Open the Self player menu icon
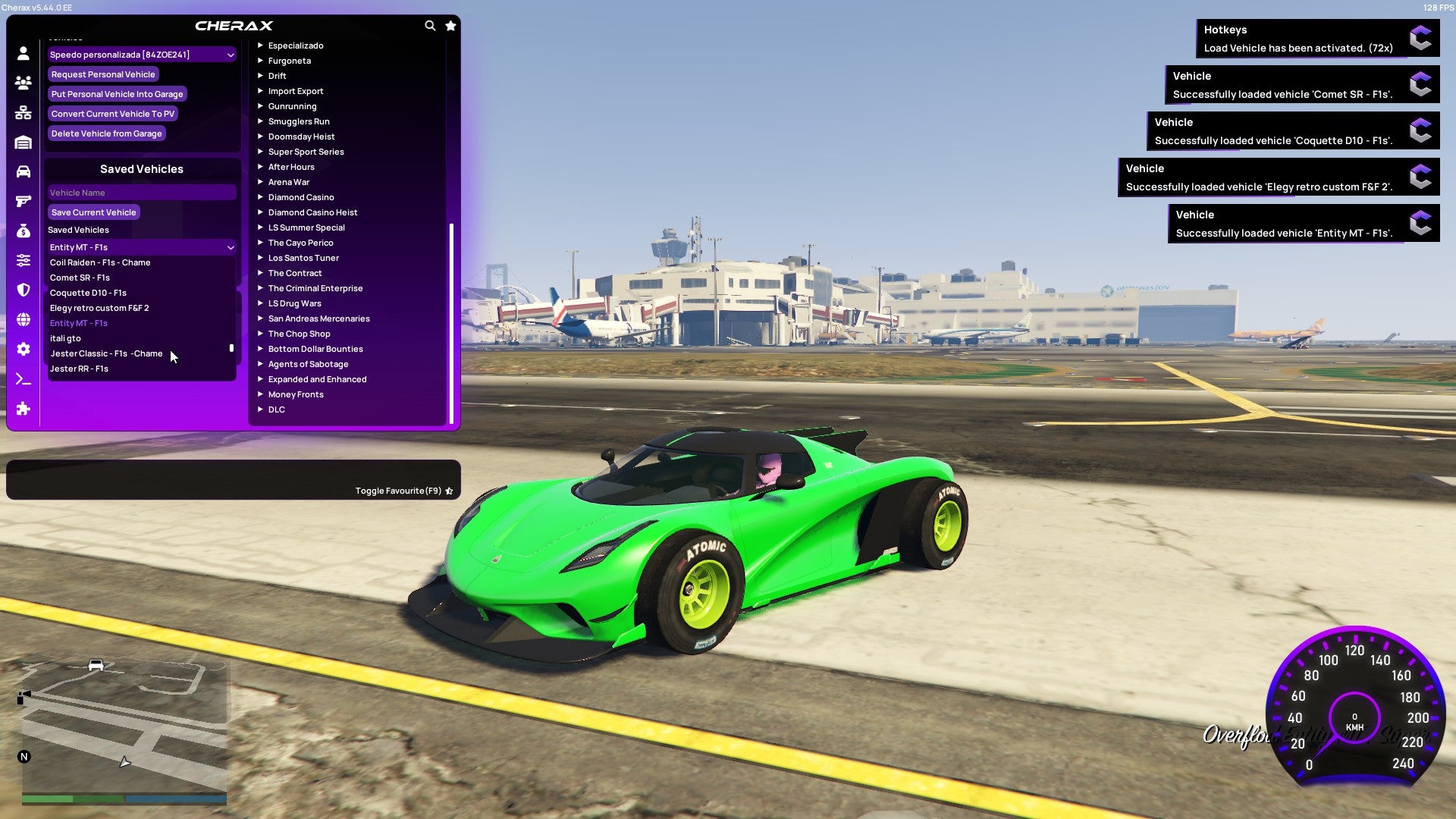 tap(22, 54)
